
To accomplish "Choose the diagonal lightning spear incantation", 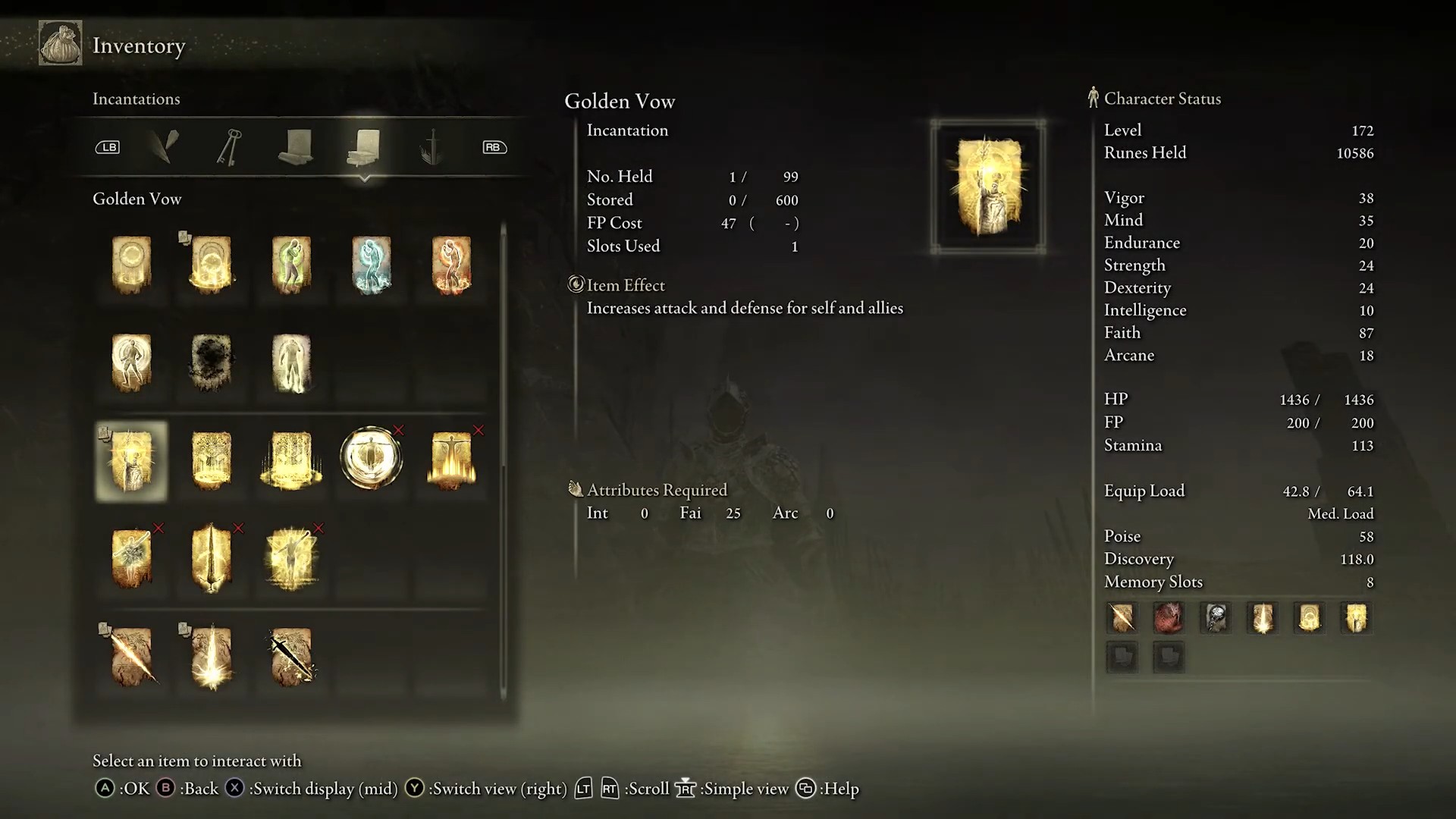I will [131, 657].
